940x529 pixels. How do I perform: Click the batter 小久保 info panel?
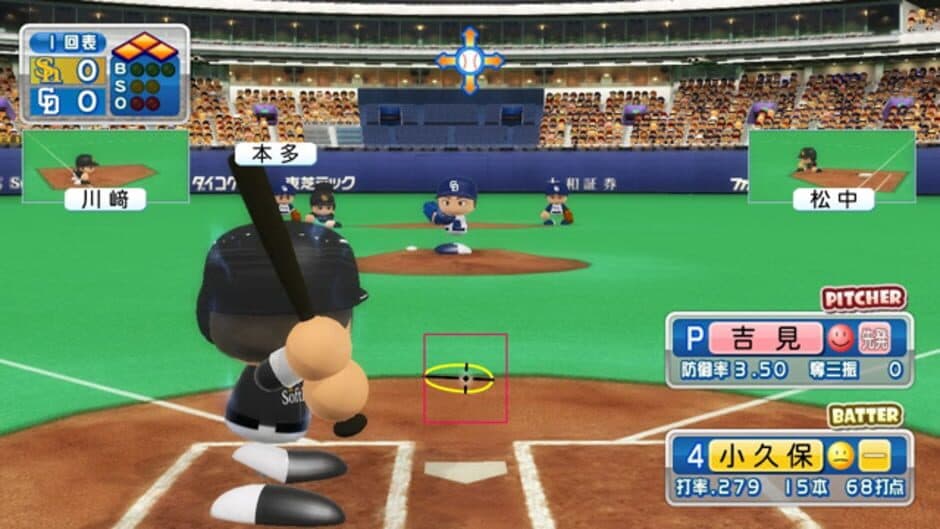pyautogui.click(x=788, y=466)
